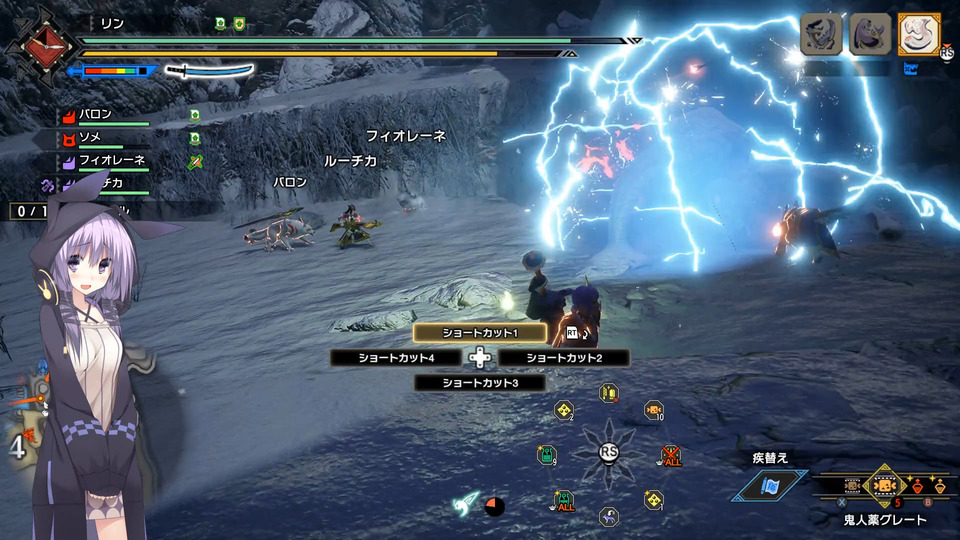This screenshot has height=540, width=960.
Task: Trigger the green ALL radial shortcut
Action: click(x=564, y=499)
